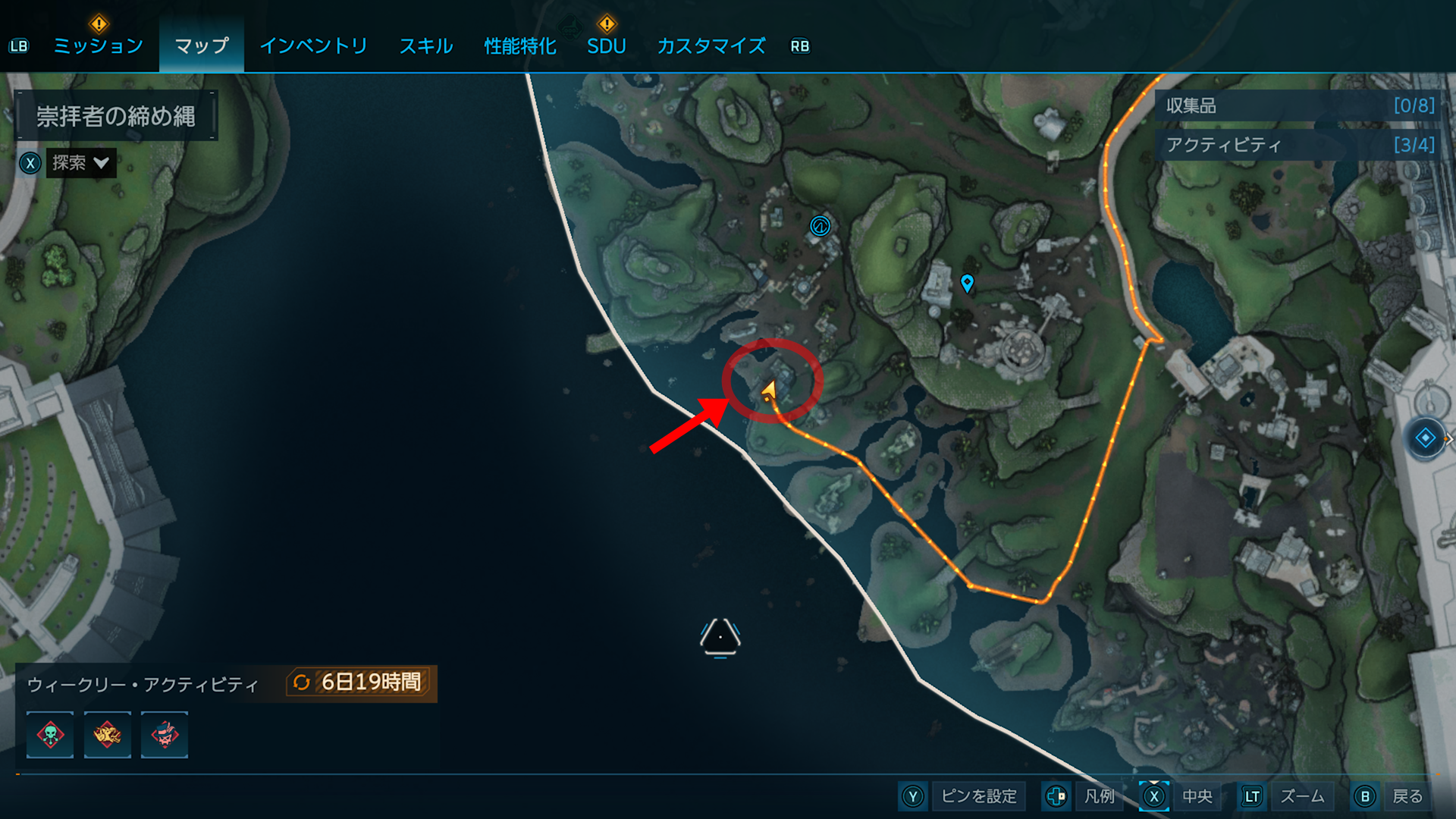The width and height of the screenshot is (1456, 819).
Task: Select the circular blue map marker
Action: click(820, 226)
